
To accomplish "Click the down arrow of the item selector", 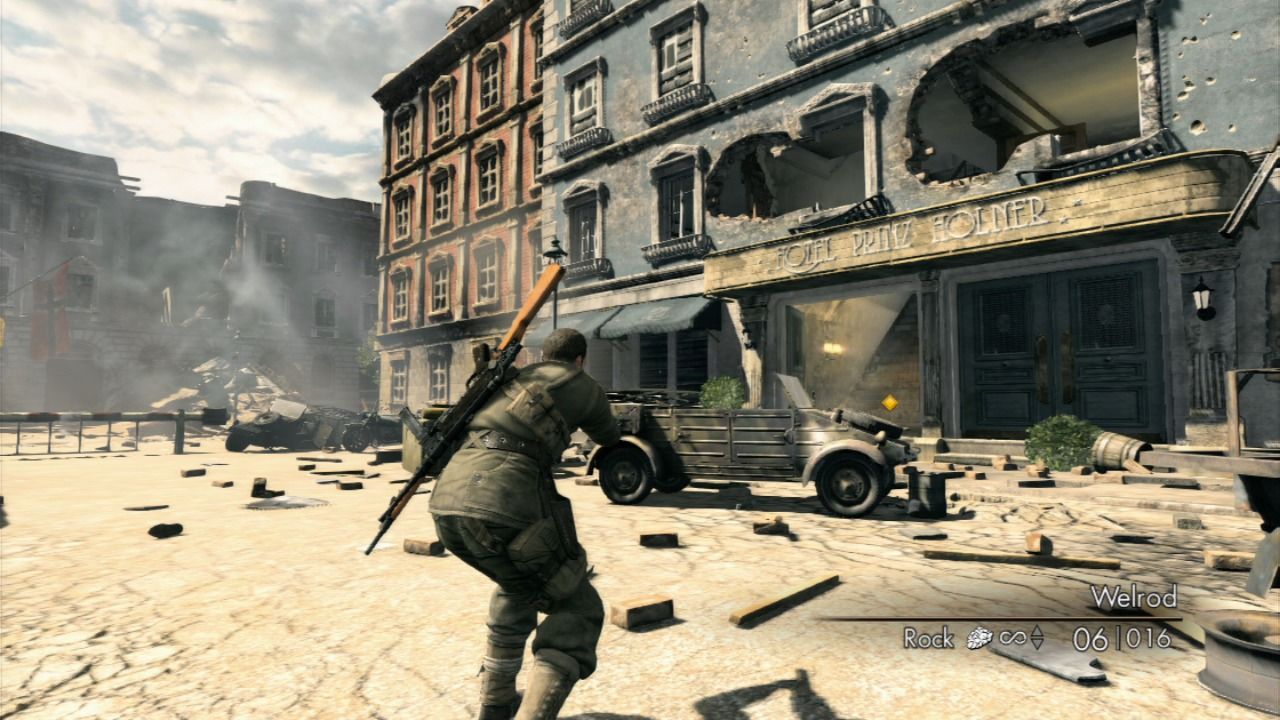I will (x=1036, y=645).
